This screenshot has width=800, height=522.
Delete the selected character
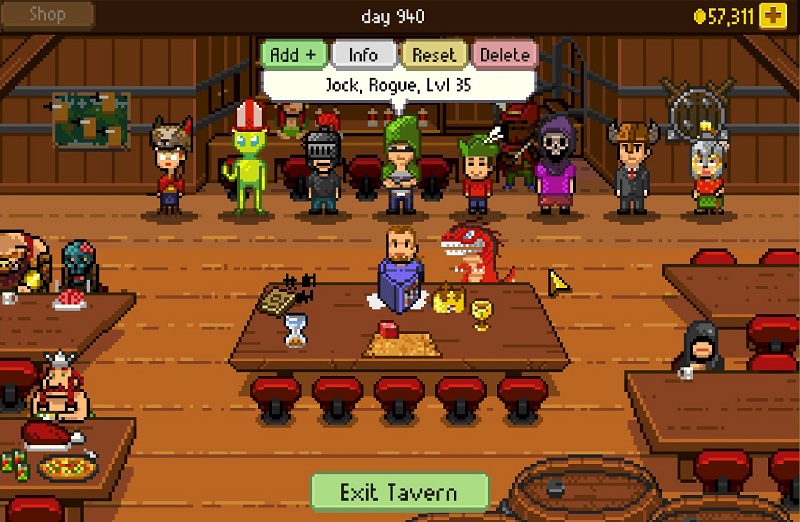coord(504,55)
